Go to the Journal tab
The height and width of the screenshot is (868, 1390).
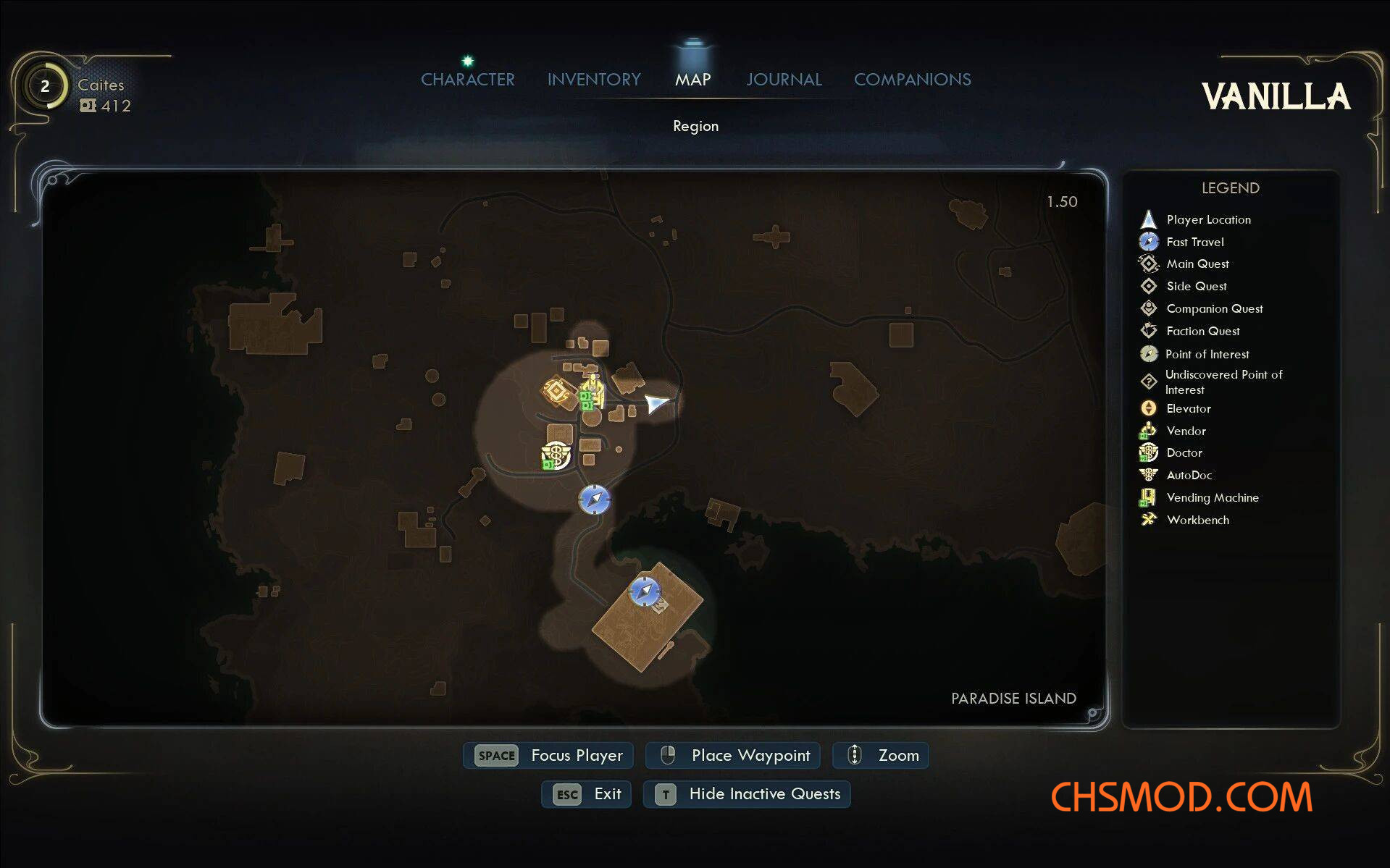[784, 80]
